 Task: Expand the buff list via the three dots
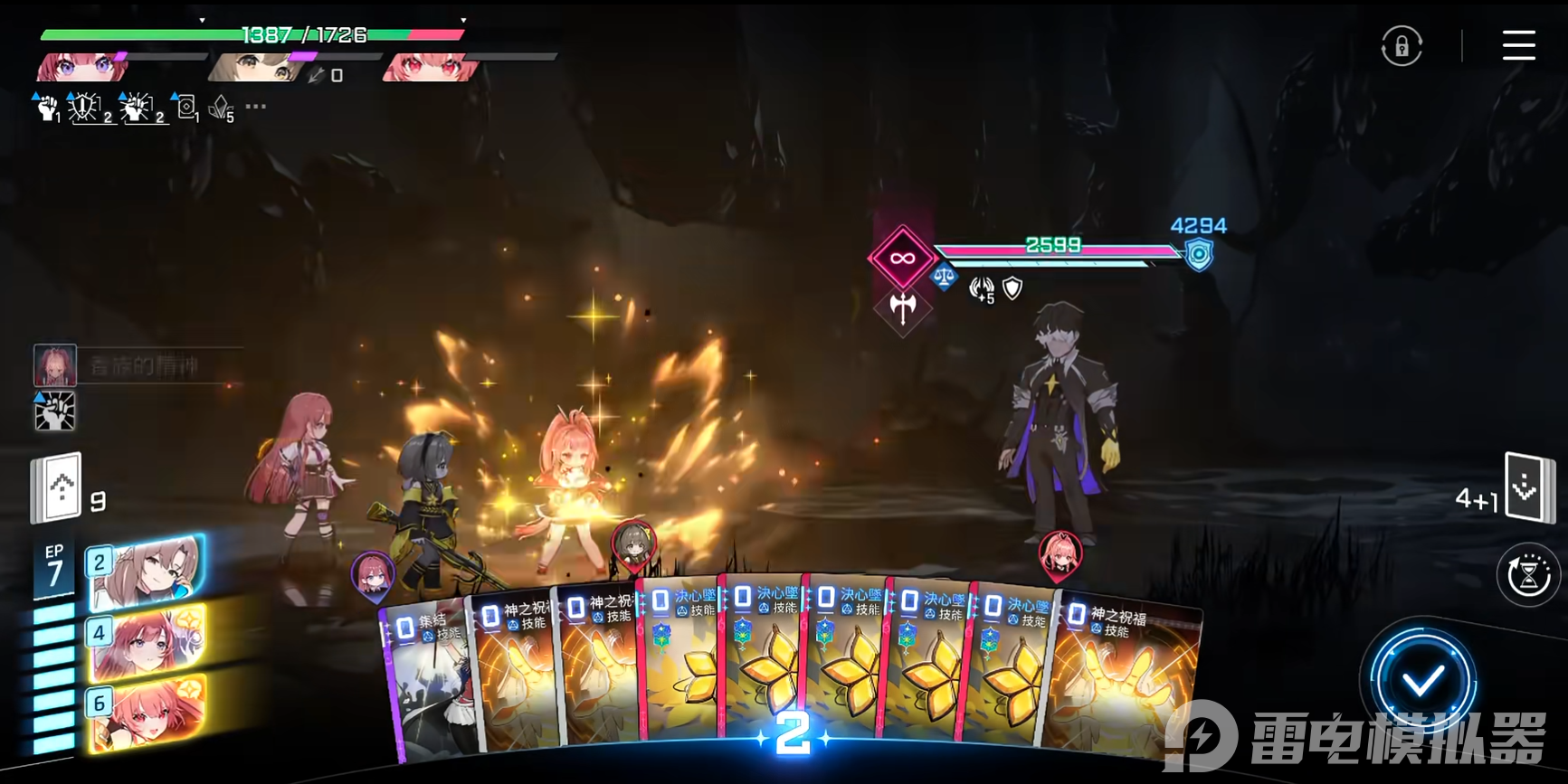256,107
